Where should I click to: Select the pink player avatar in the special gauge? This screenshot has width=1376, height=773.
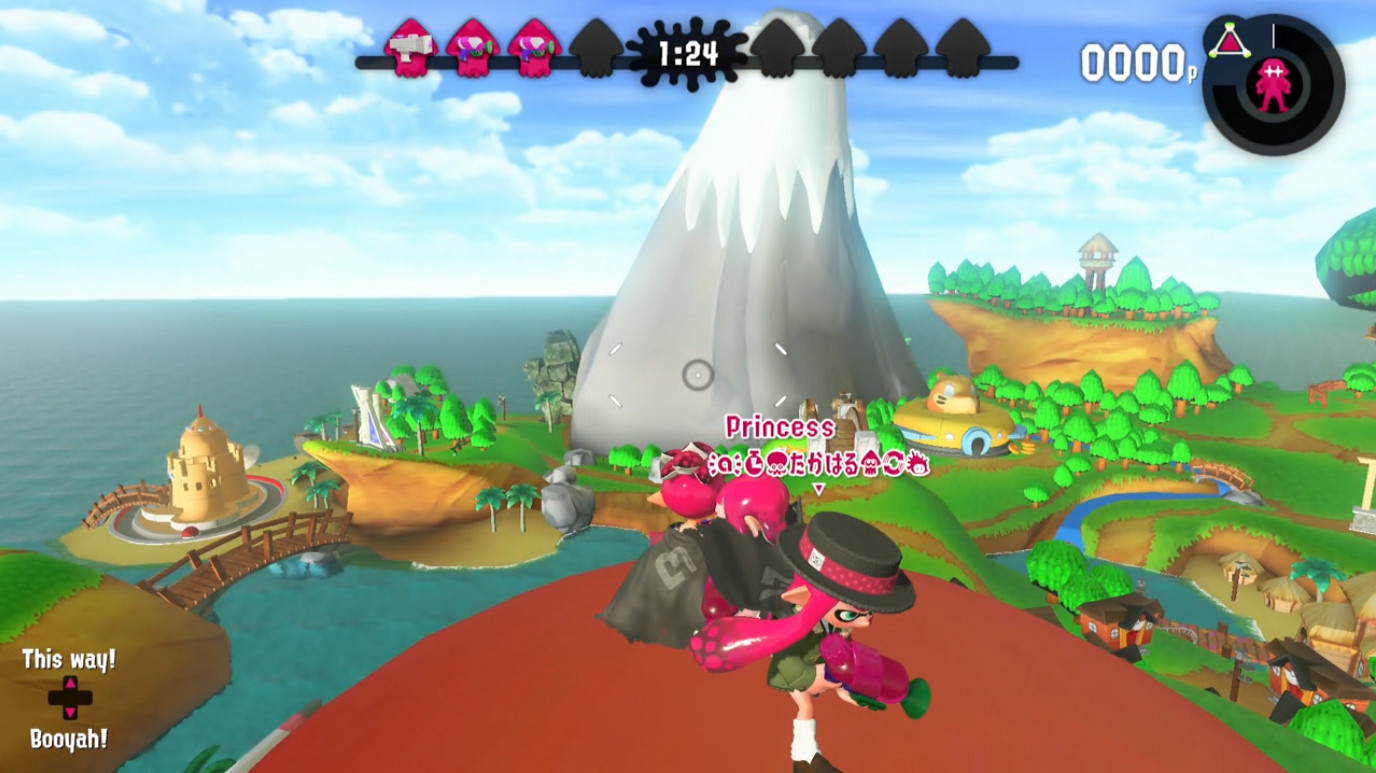tap(1273, 85)
